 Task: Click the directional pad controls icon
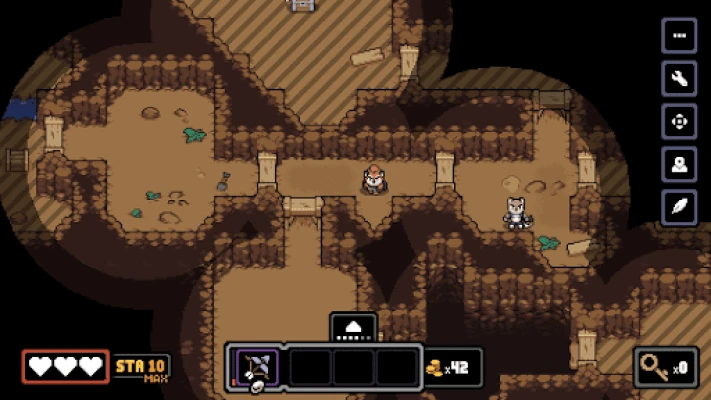(679, 122)
